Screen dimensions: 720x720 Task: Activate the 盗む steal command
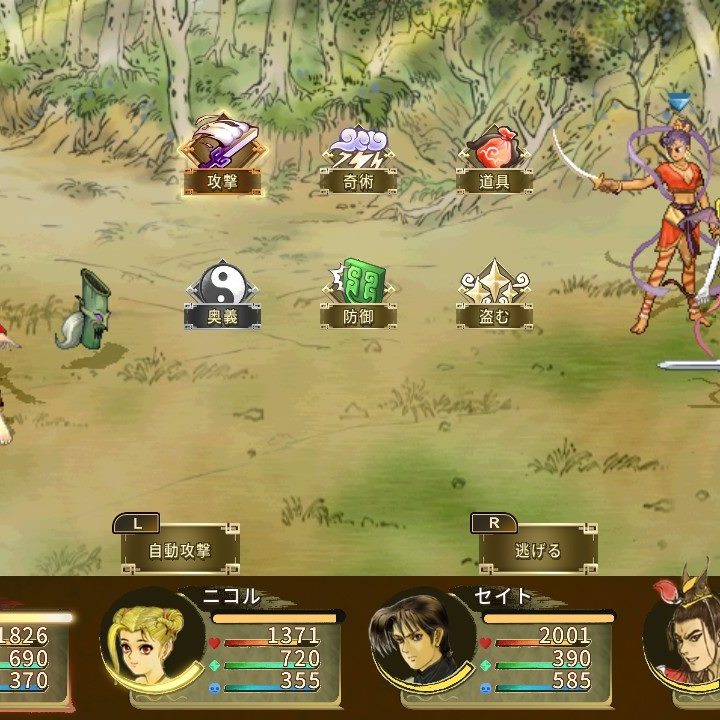494,294
